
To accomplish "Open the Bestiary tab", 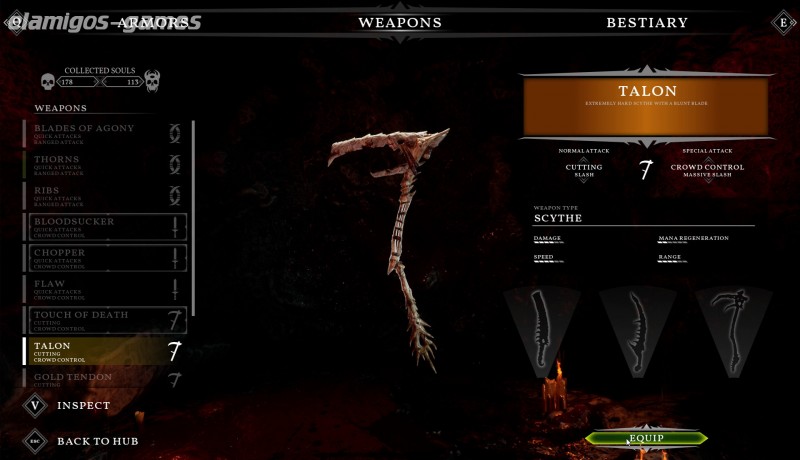I will [646, 22].
